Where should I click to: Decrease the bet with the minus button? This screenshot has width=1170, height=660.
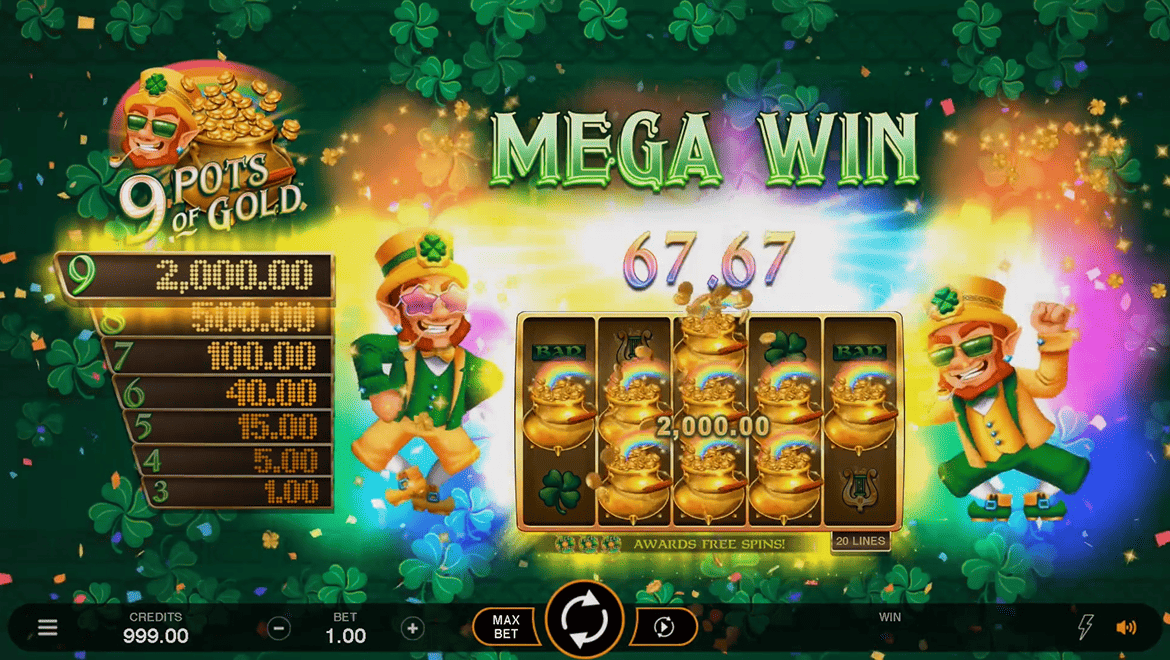(279, 628)
